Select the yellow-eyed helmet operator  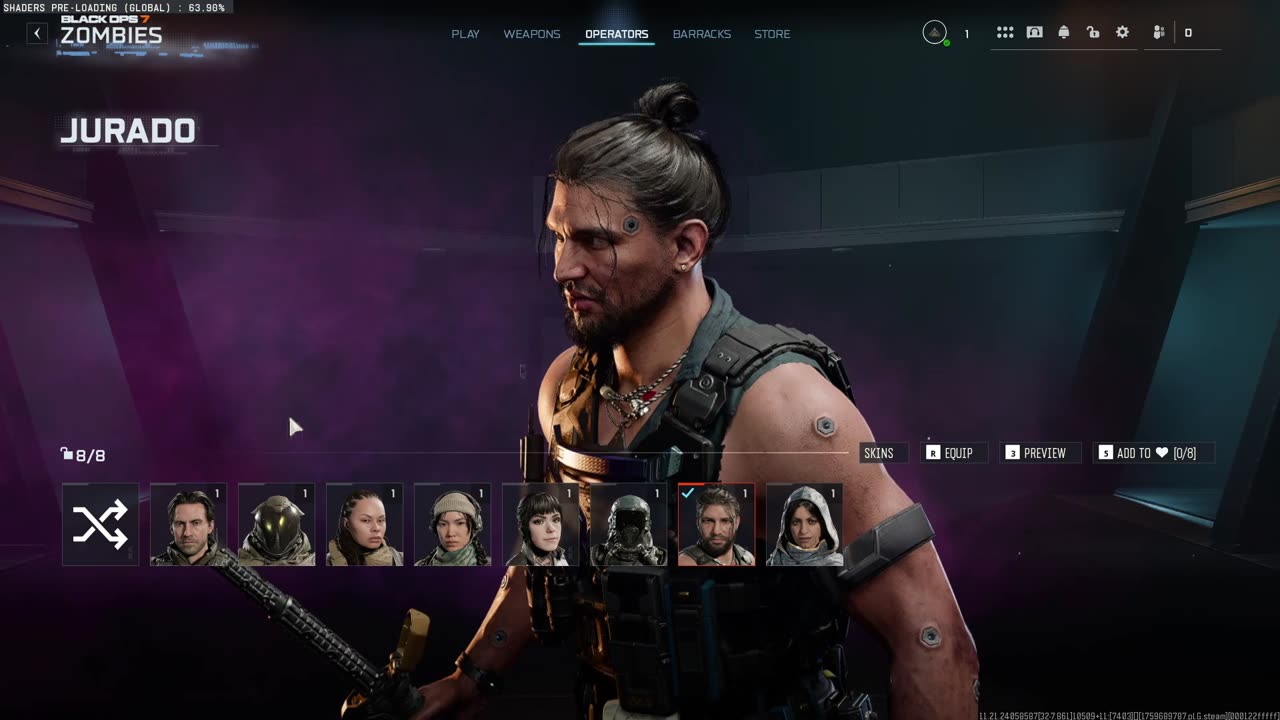click(x=276, y=525)
